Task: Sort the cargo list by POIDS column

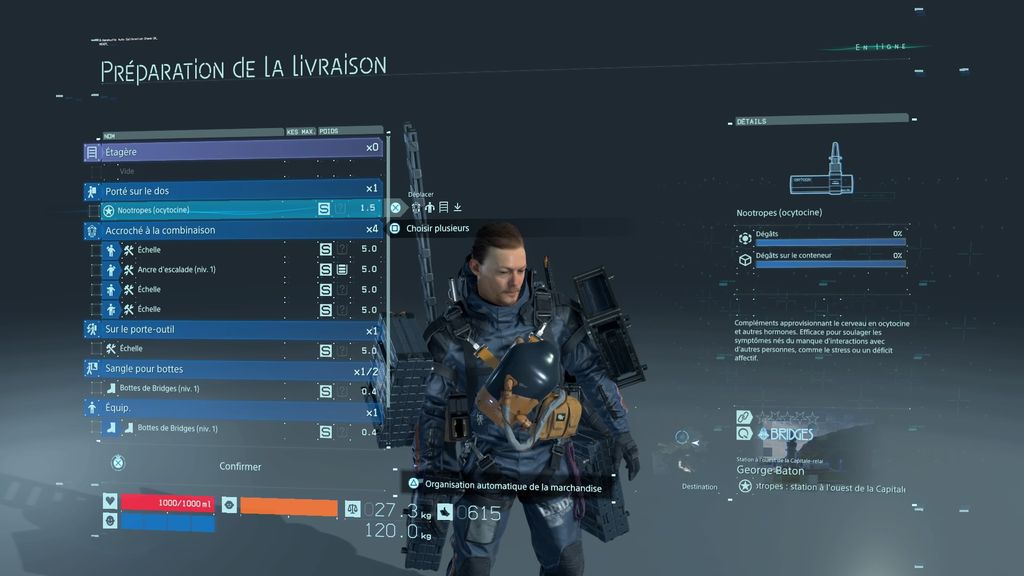Action: [329, 131]
